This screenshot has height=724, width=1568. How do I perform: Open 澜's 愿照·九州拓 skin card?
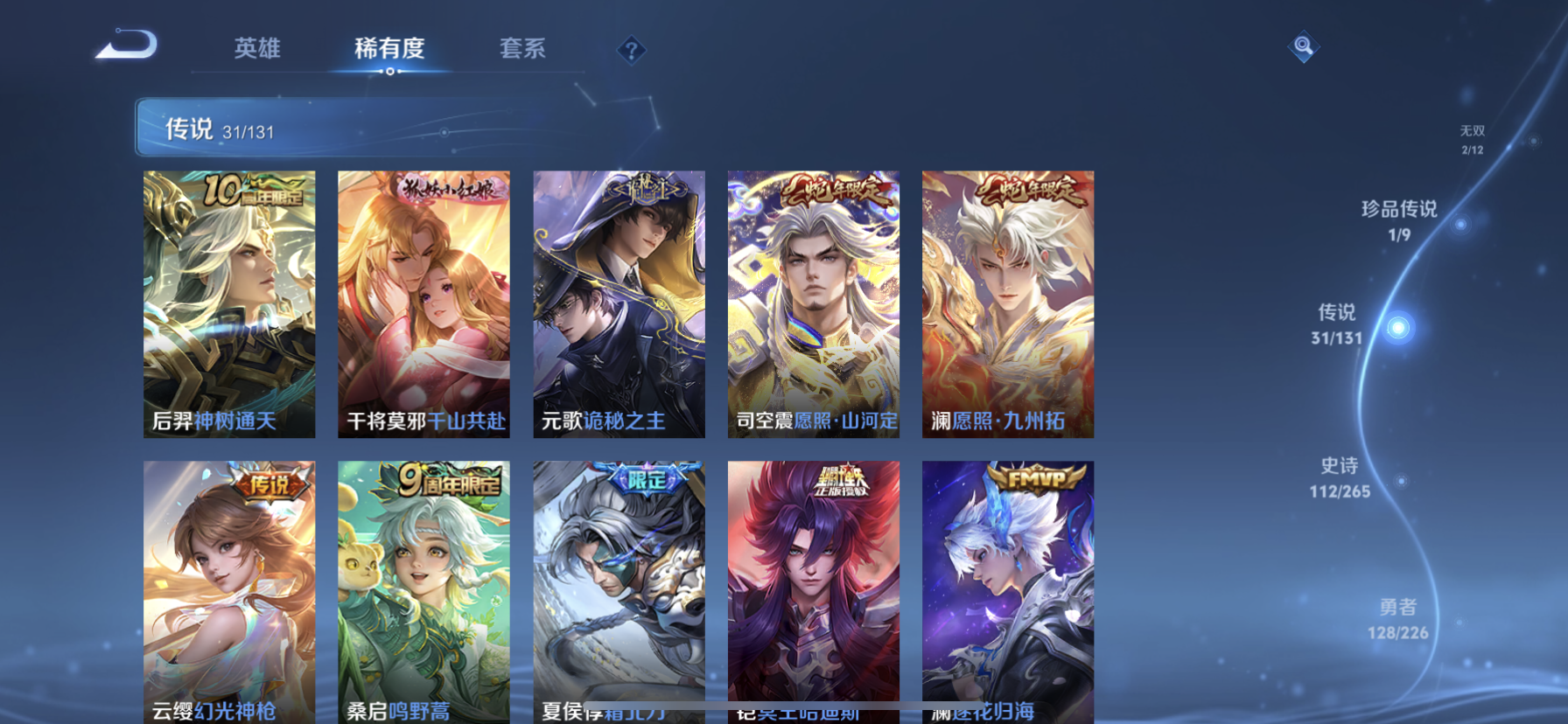pos(1006,304)
